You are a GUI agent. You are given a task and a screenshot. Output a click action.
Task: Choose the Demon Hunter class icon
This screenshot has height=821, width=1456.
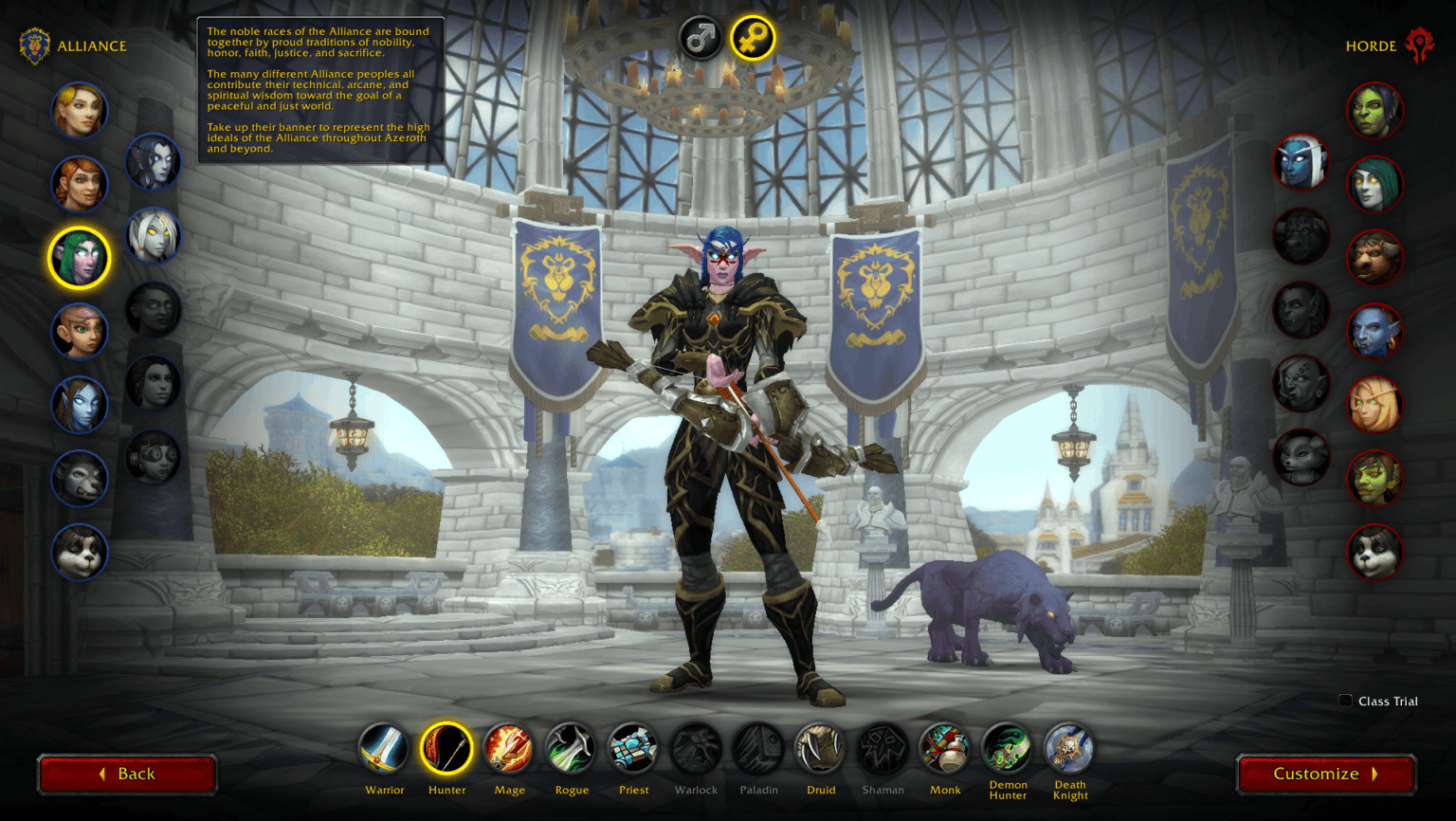click(1008, 748)
